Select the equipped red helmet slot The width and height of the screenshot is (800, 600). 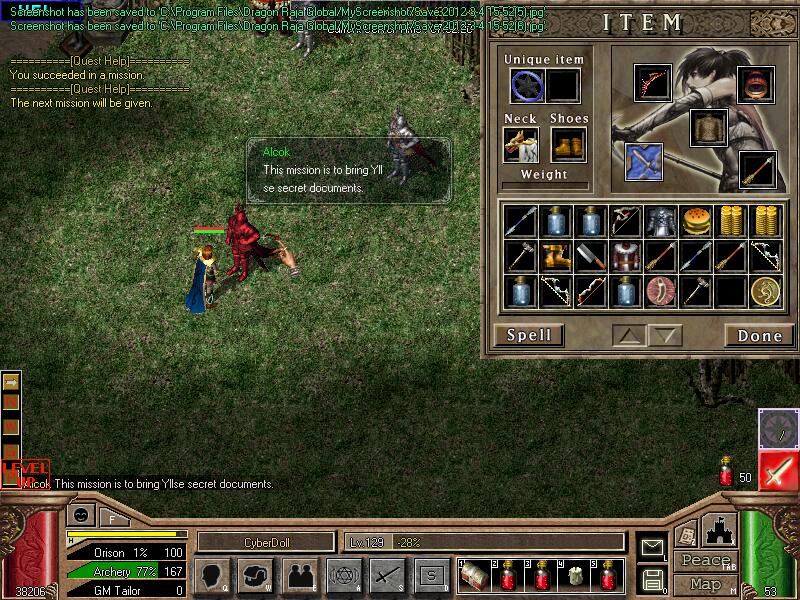(x=756, y=85)
